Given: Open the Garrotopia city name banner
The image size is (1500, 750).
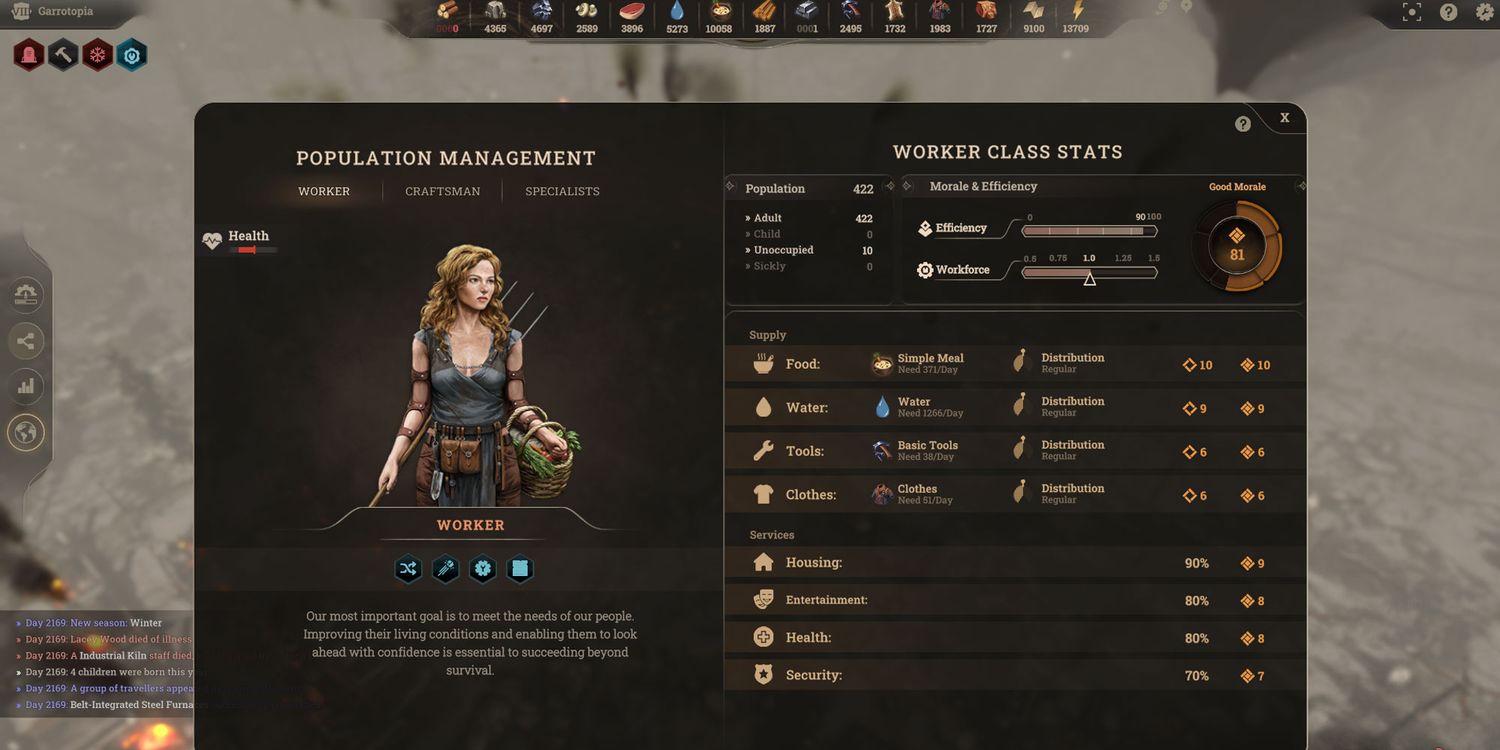Looking at the screenshot, I should (x=65, y=12).
